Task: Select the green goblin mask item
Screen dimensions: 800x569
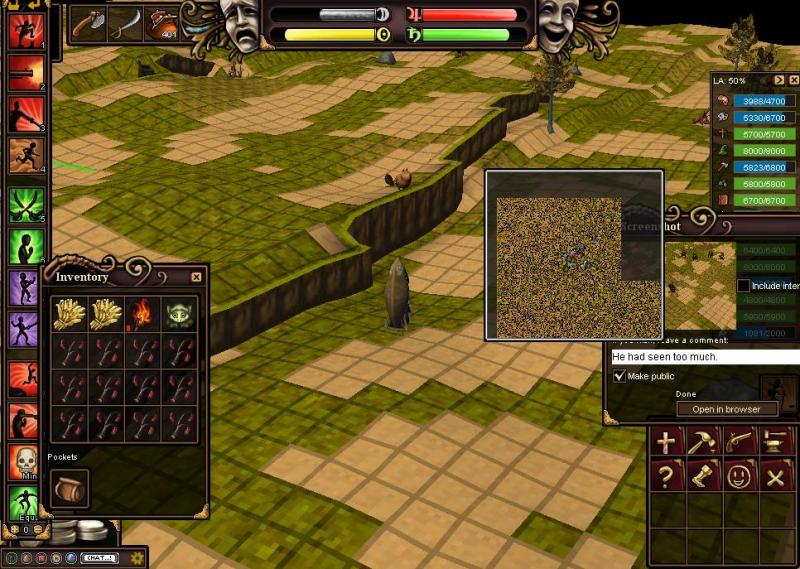Action: click(180, 313)
